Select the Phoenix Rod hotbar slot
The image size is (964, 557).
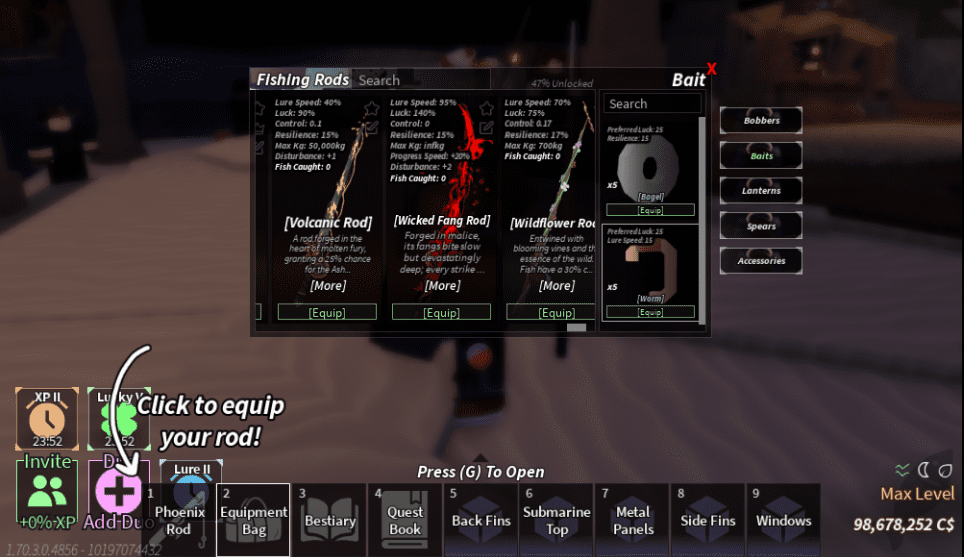click(x=178, y=519)
